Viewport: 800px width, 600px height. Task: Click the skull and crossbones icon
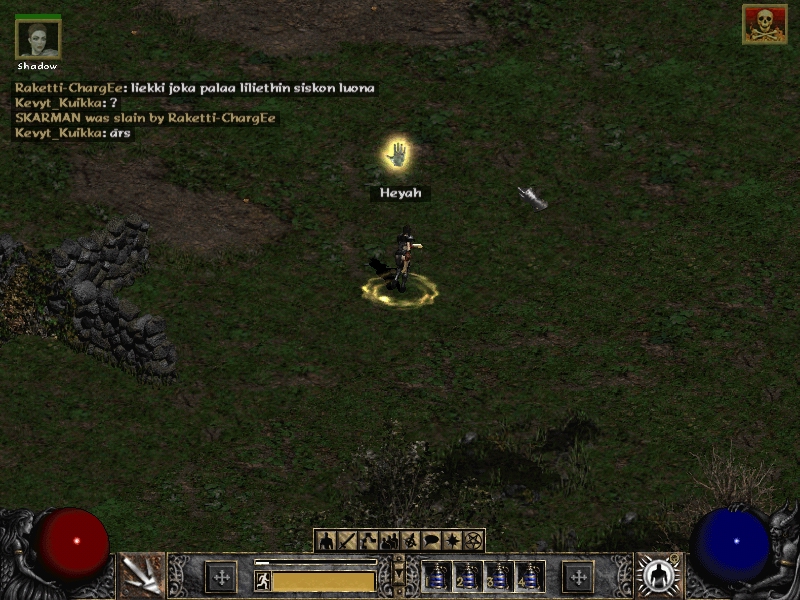[x=764, y=25]
